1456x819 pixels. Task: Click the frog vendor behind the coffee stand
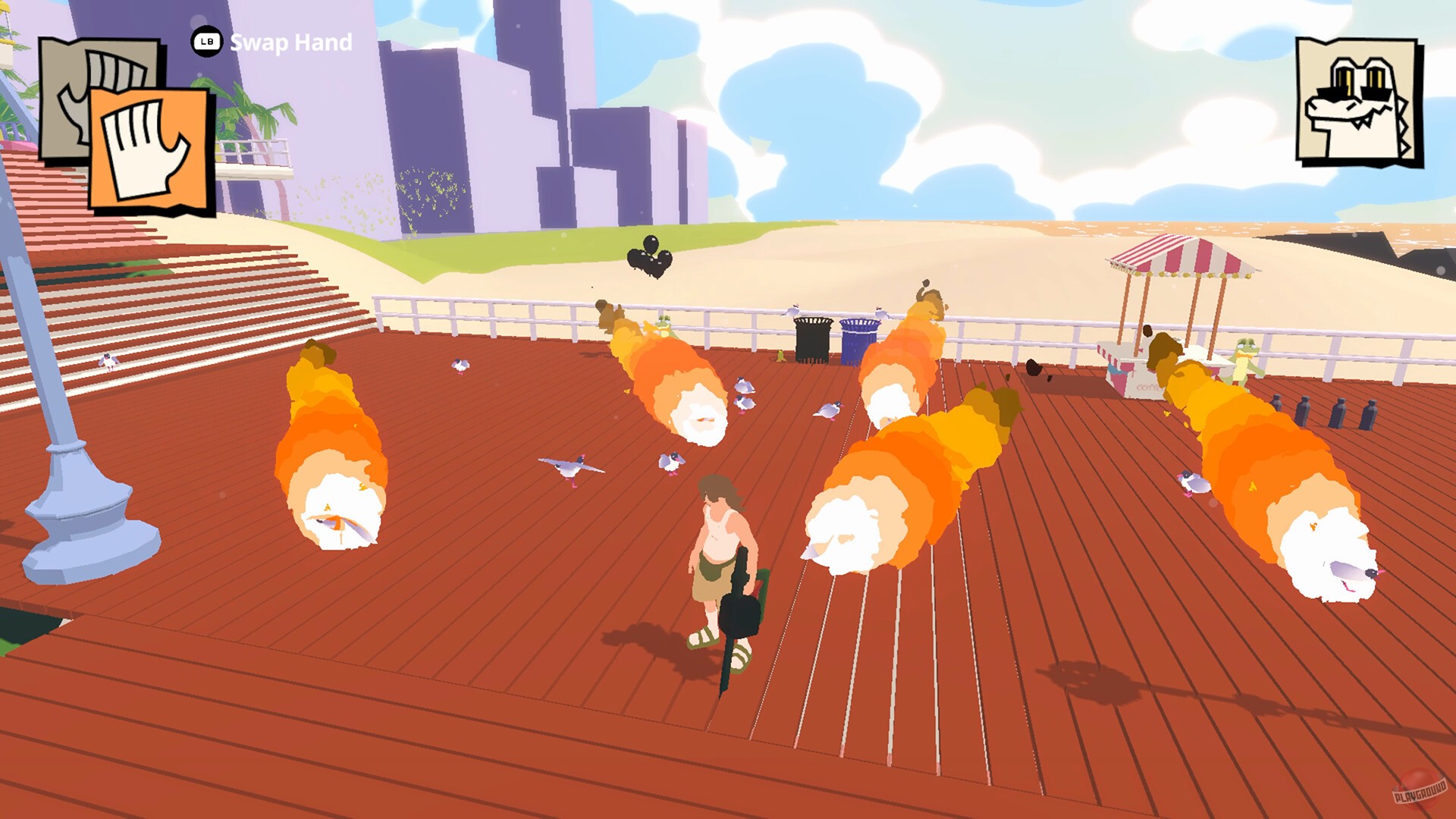[x=1245, y=356]
